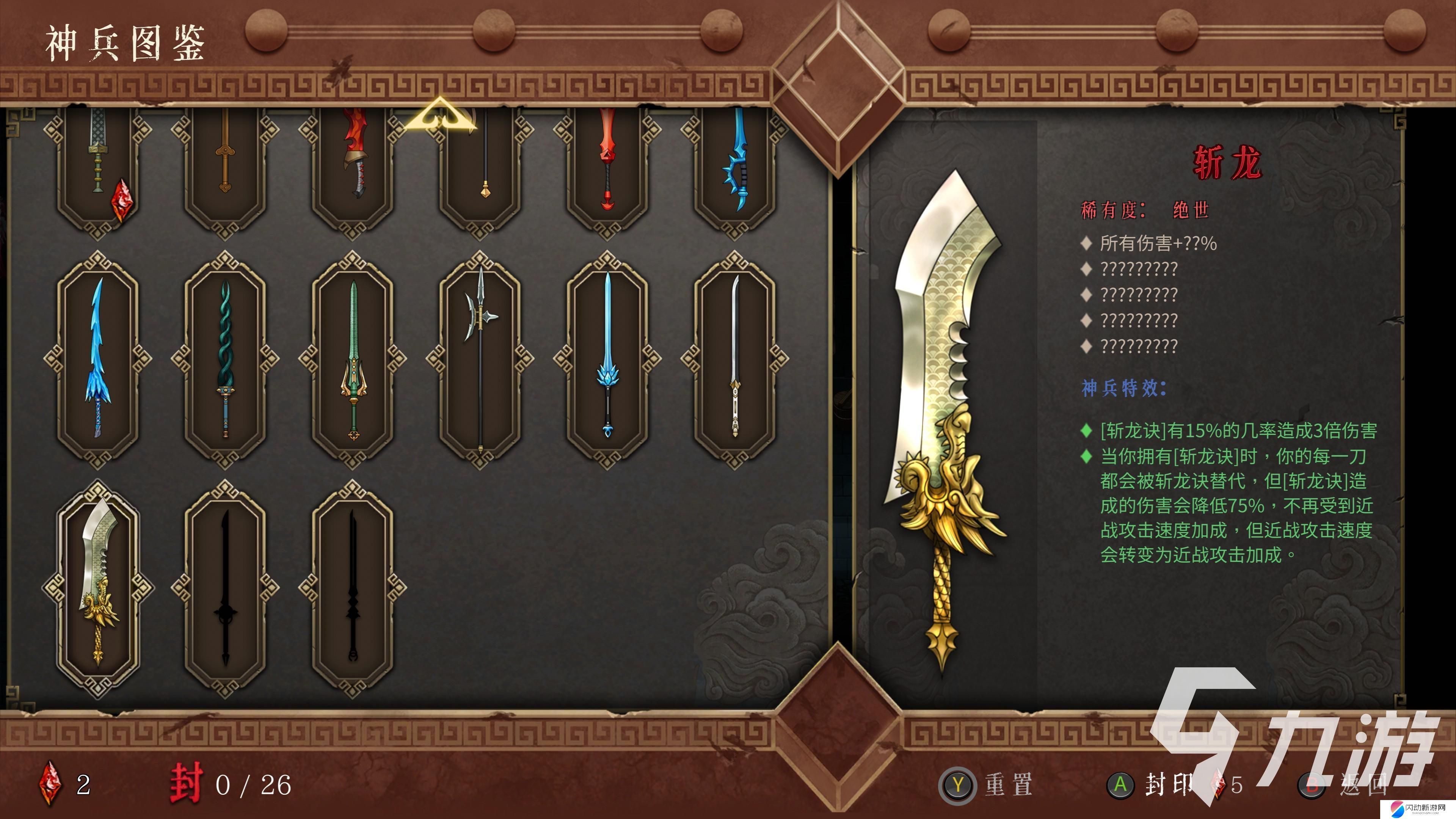Pick the brown wooden staff slot
Viewport: 1456px width, 819px height.
226,164
